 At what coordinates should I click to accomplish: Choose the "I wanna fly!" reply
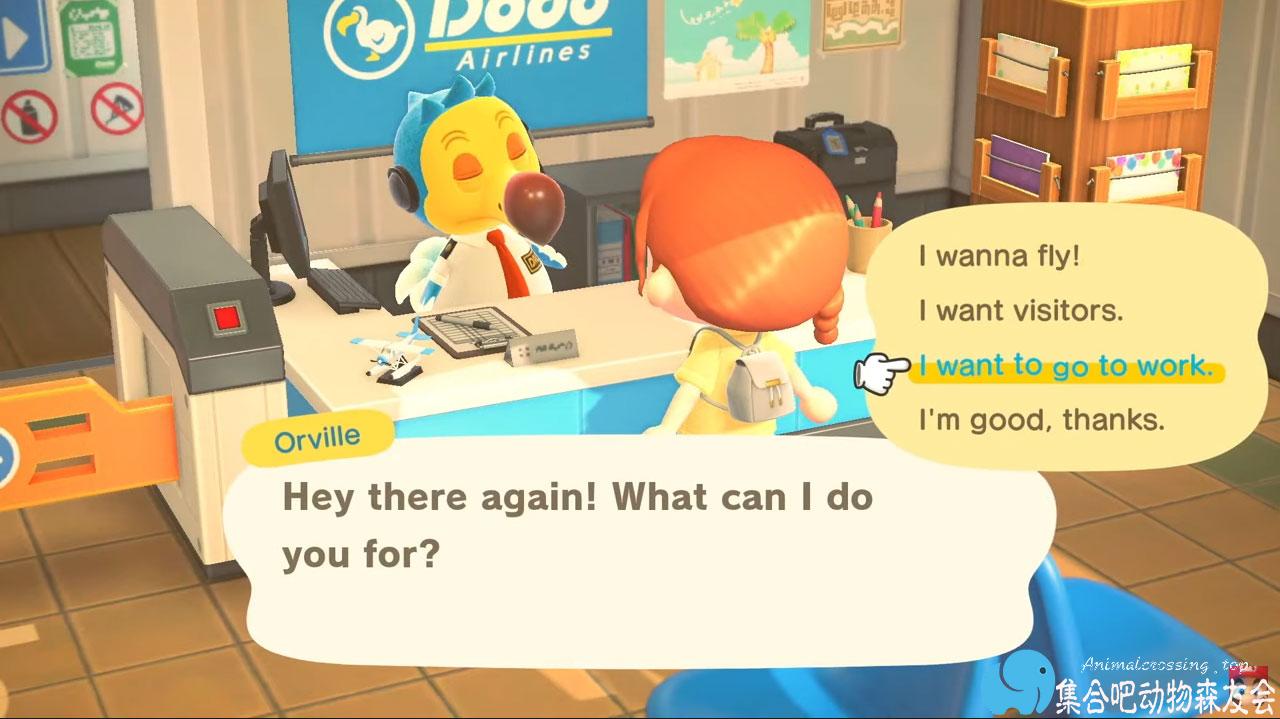pos(999,256)
